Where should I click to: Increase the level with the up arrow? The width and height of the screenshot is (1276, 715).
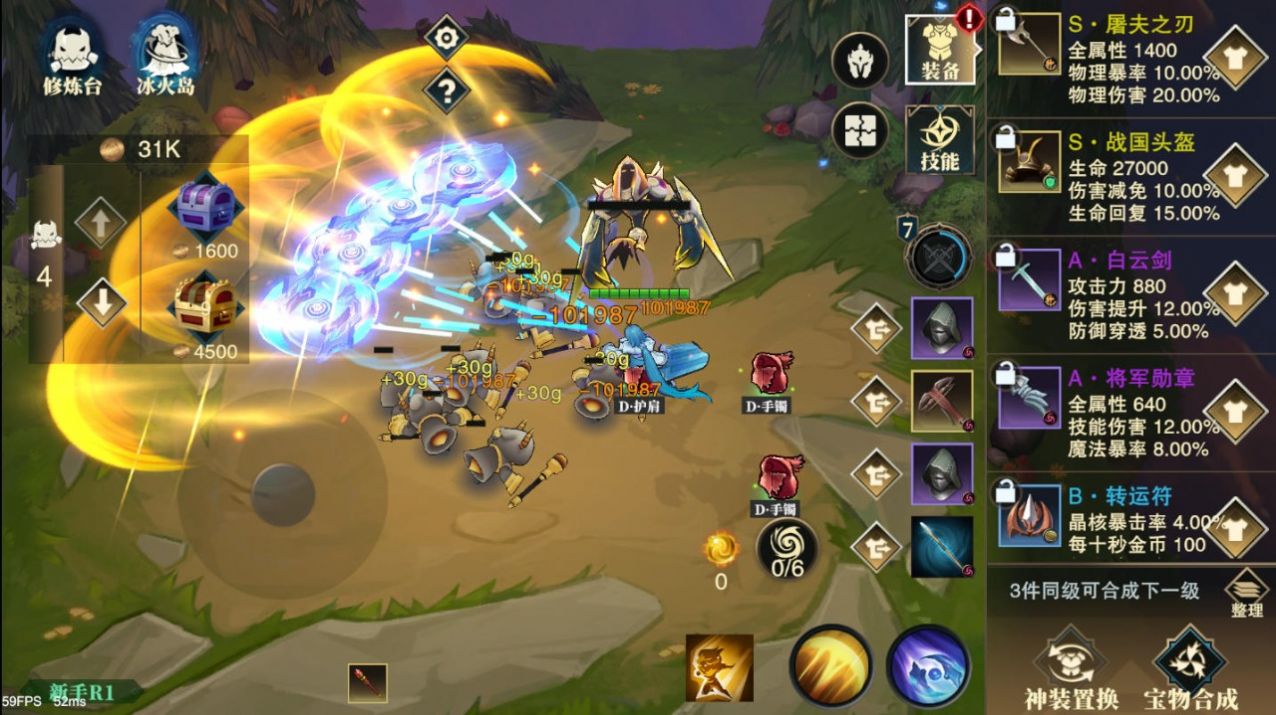click(100, 224)
